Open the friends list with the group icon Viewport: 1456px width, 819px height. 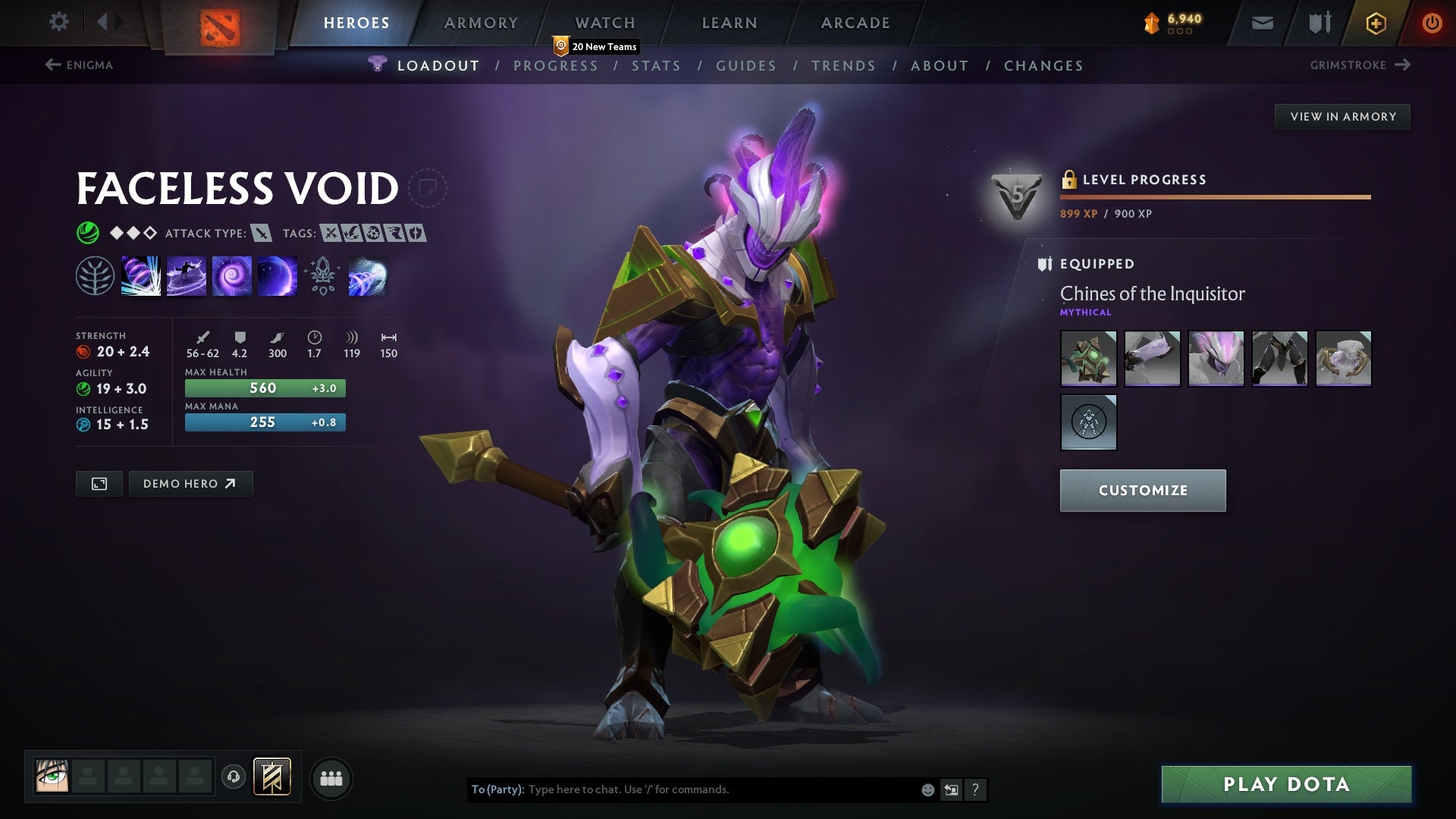331,777
